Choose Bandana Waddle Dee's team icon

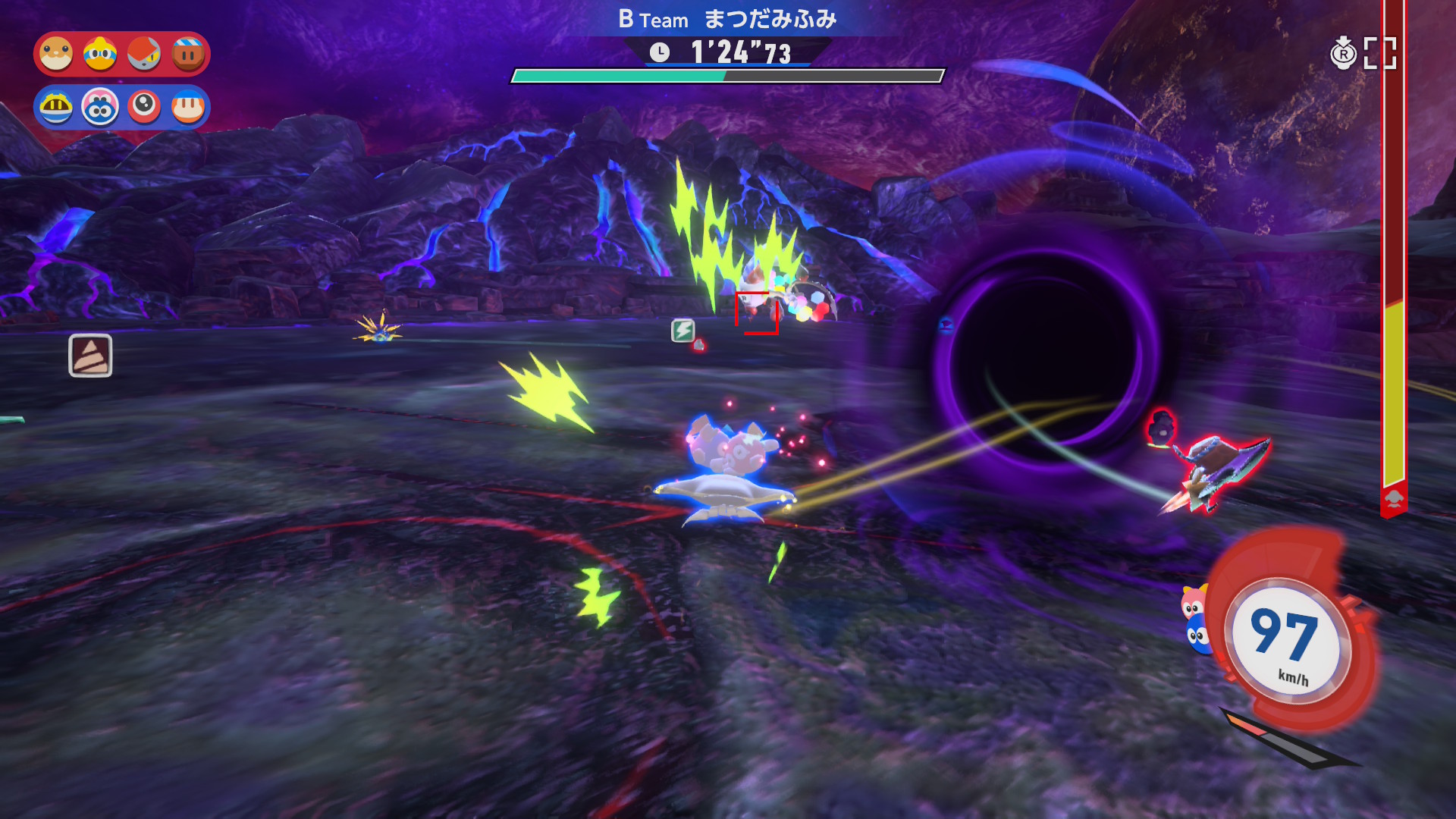coord(188,108)
